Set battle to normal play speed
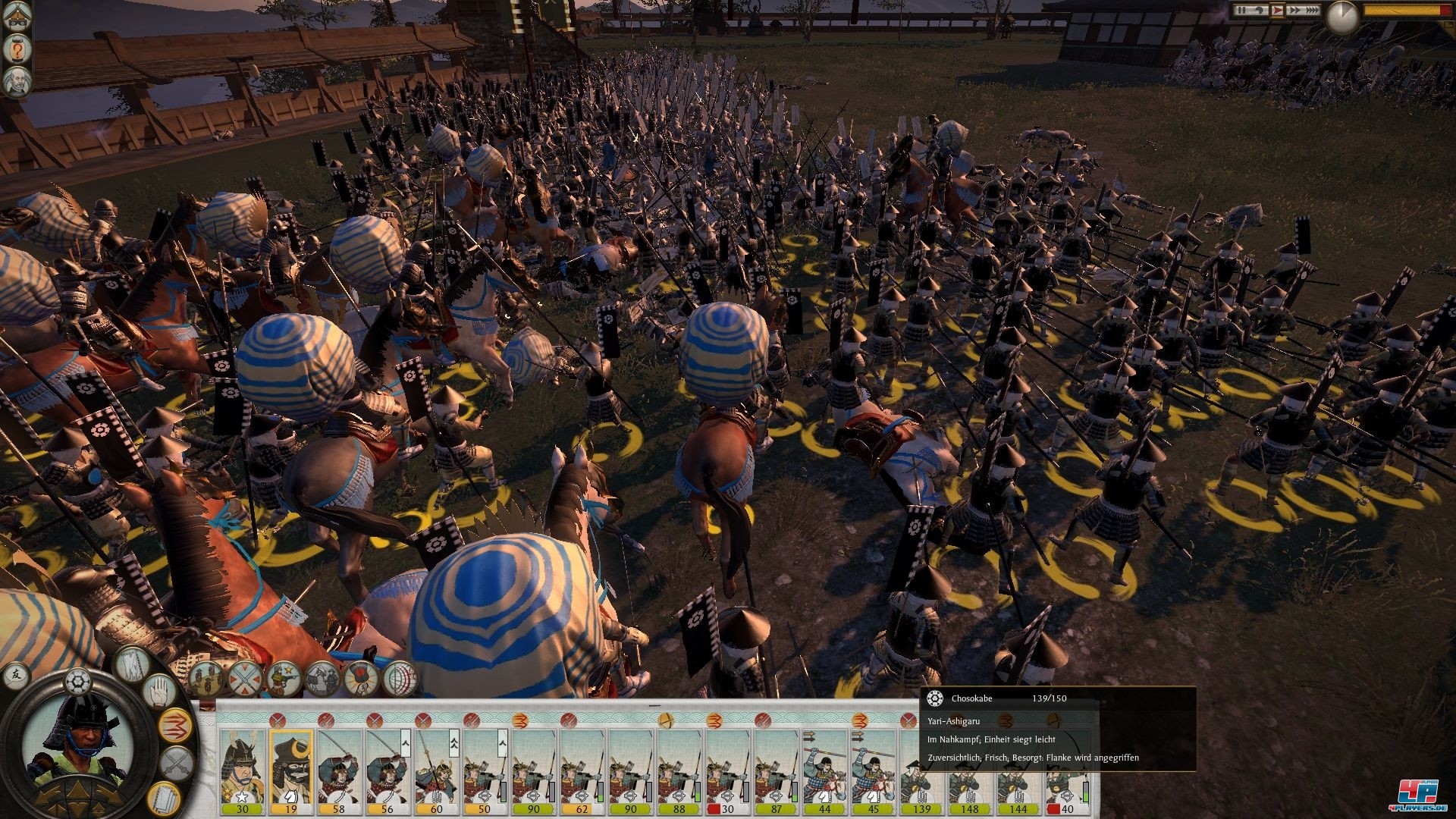Viewport: 1456px width, 819px height. (x=1277, y=11)
